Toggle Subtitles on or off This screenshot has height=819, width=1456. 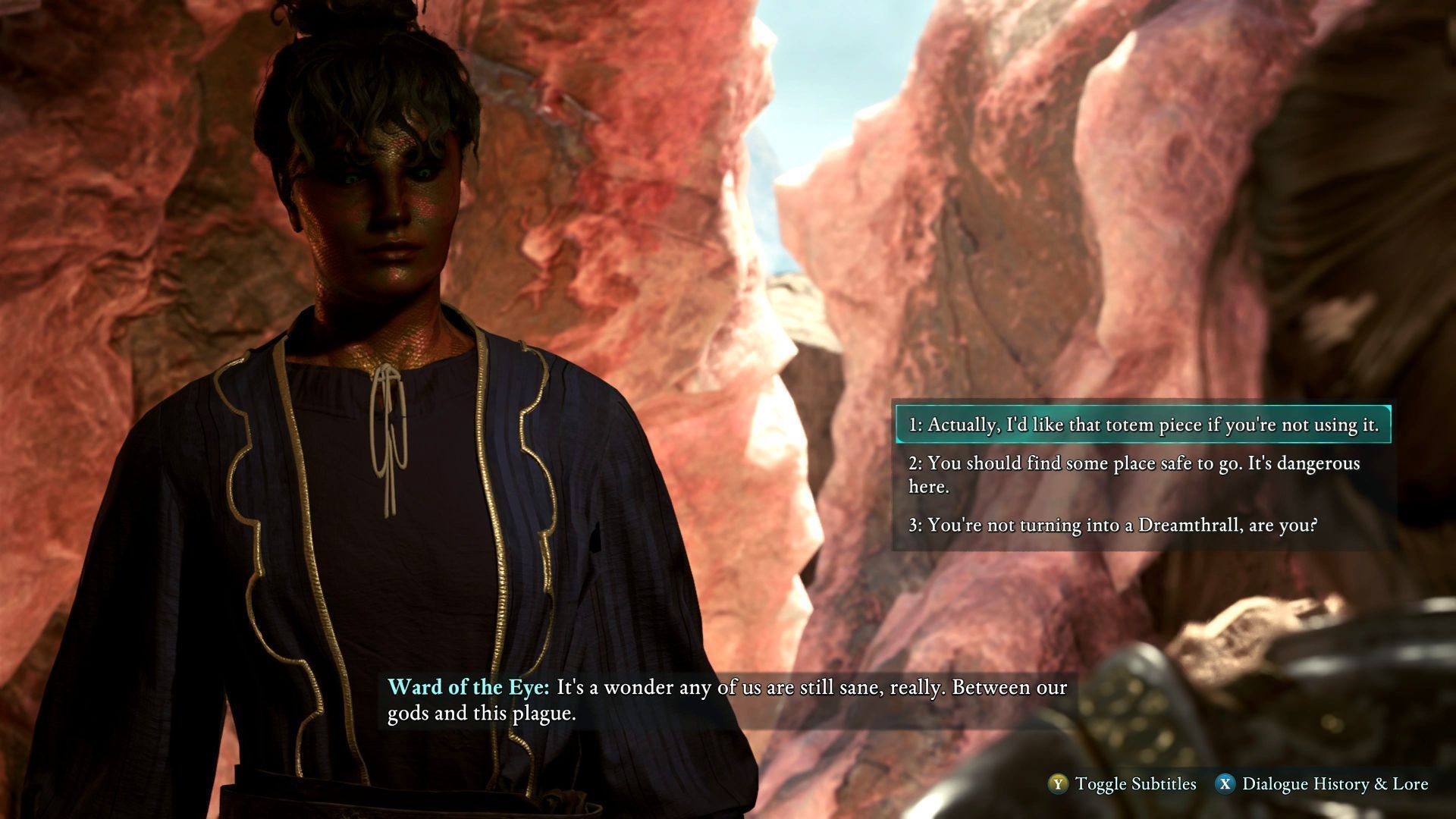(x=1122, y=784)
